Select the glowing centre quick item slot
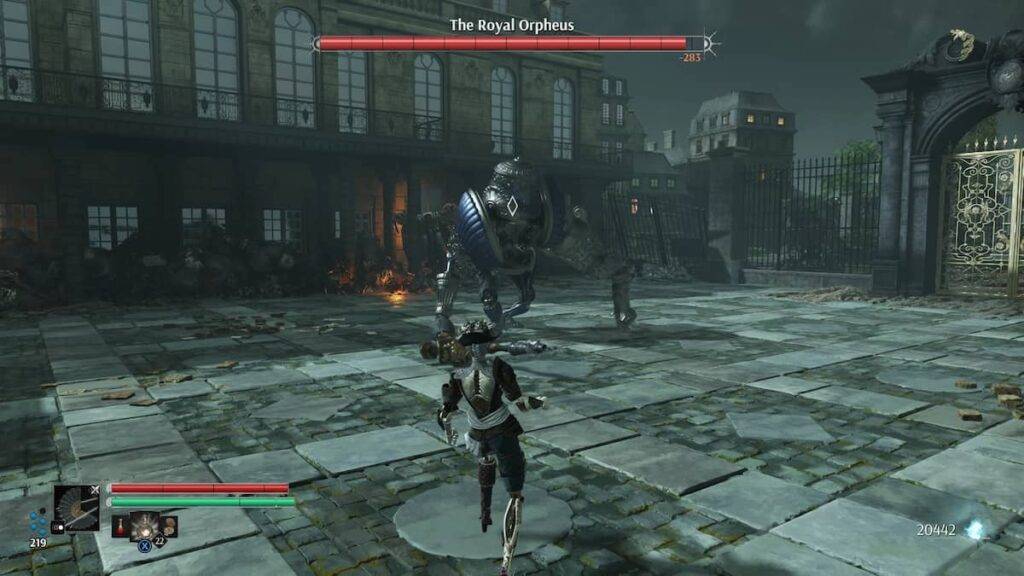The width and height of the screenshot is (1024, 576). [x=145, y=525]
